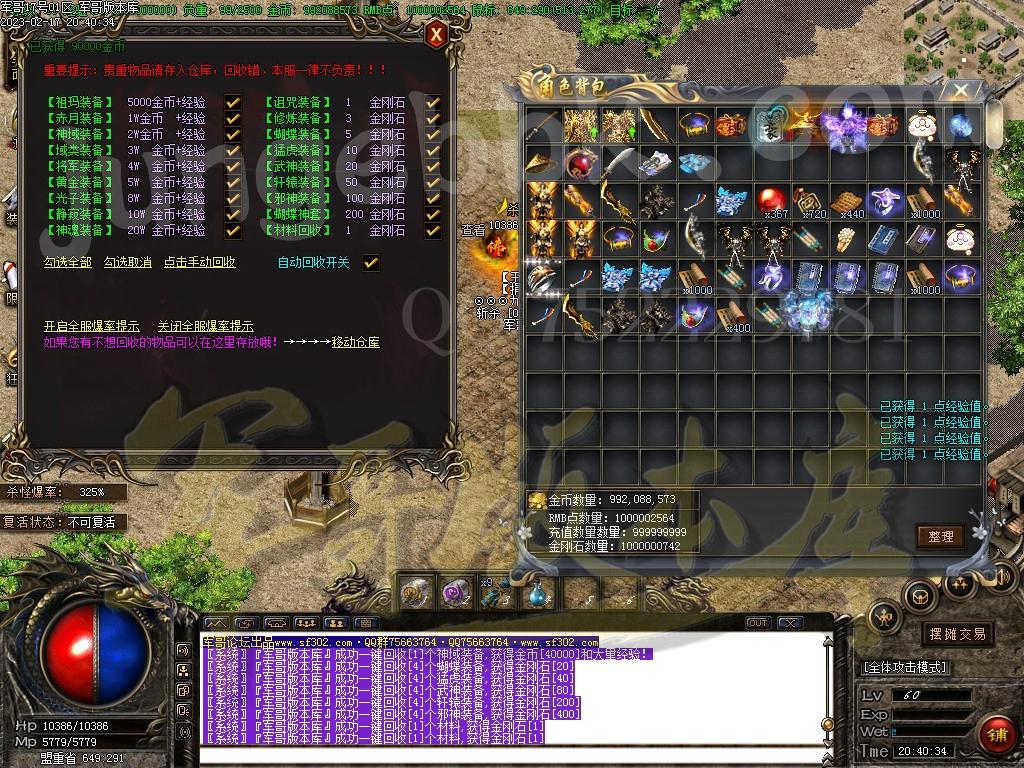Click the 勾选全部 link
Viewport: 1024px width, 768px height.
(x=68, y=263)
